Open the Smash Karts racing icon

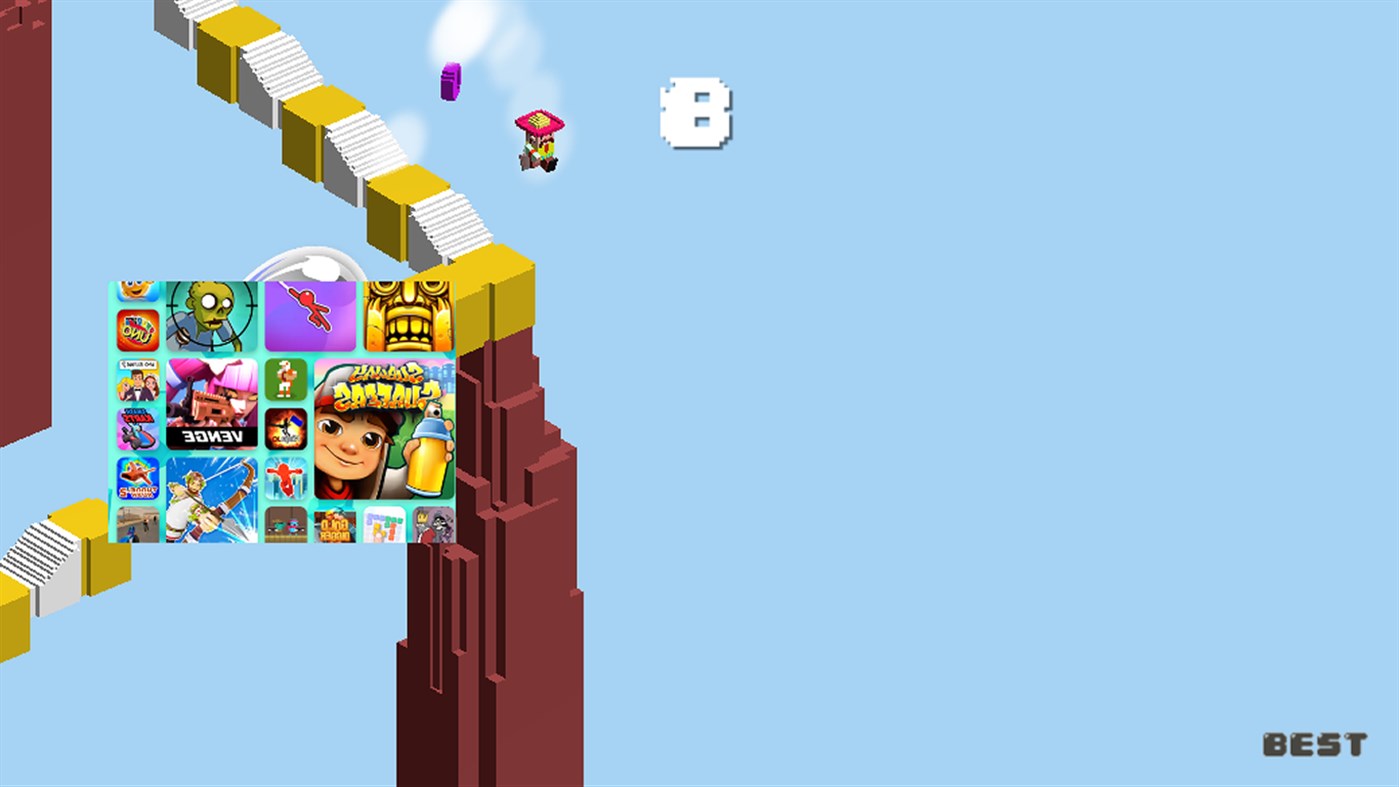(x=137, y=426)
